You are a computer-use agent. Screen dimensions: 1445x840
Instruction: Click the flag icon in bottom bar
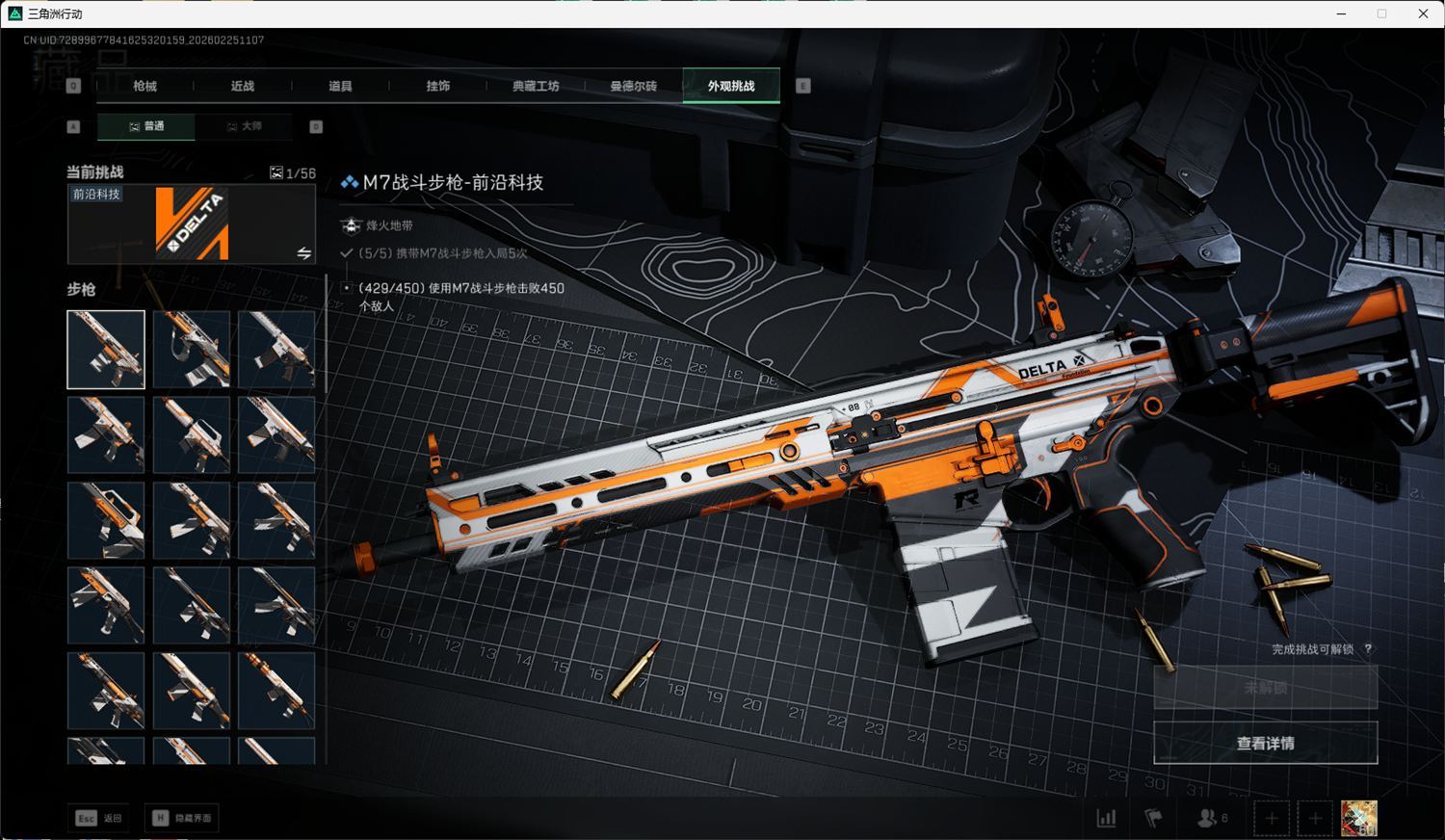(1153, 818)
